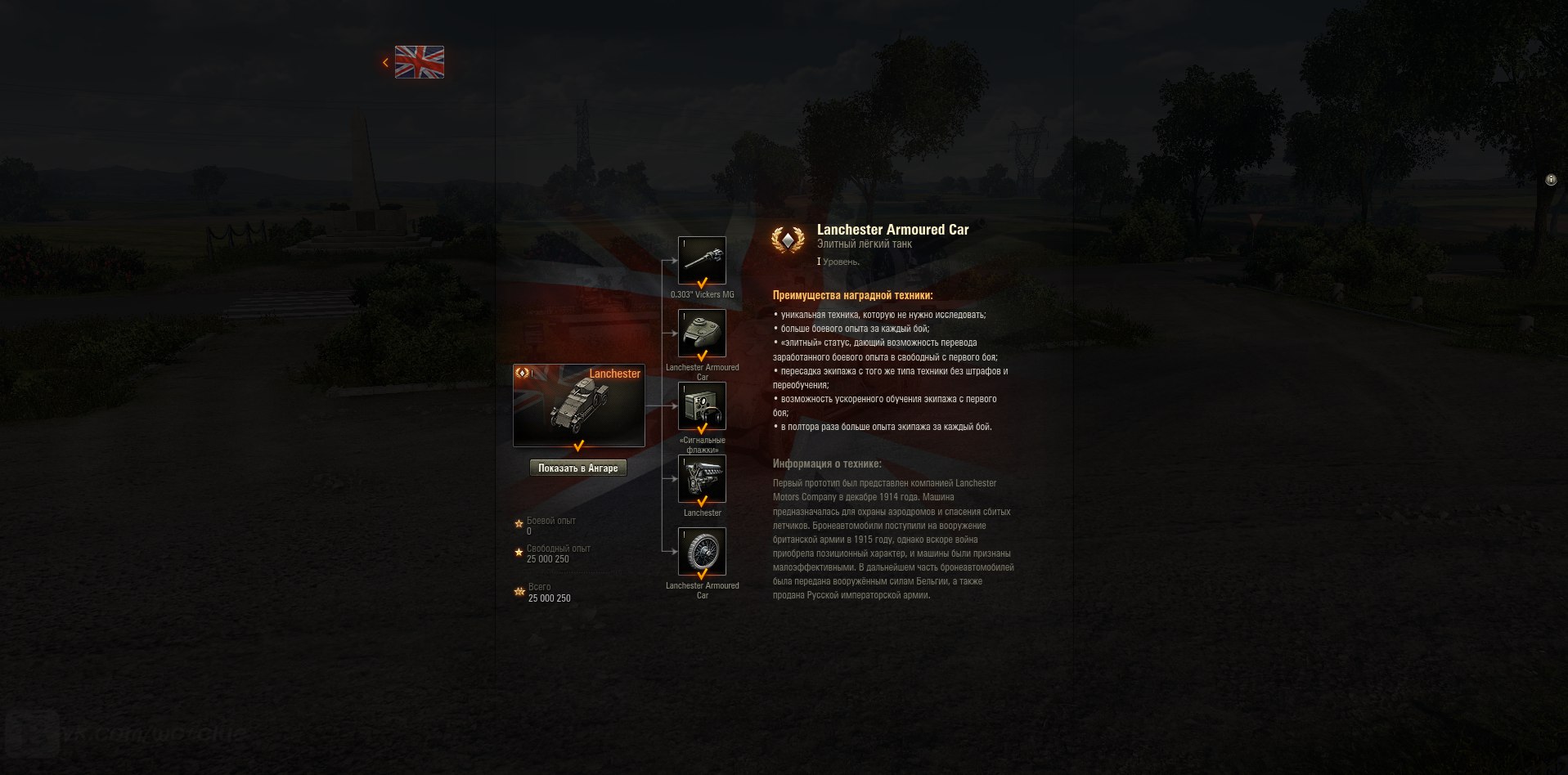The width and height of the screenshot is (1568, 775).
Task: Click the Показать в Ангаре button
Action: pyautogui.click(x=578, y=468)
